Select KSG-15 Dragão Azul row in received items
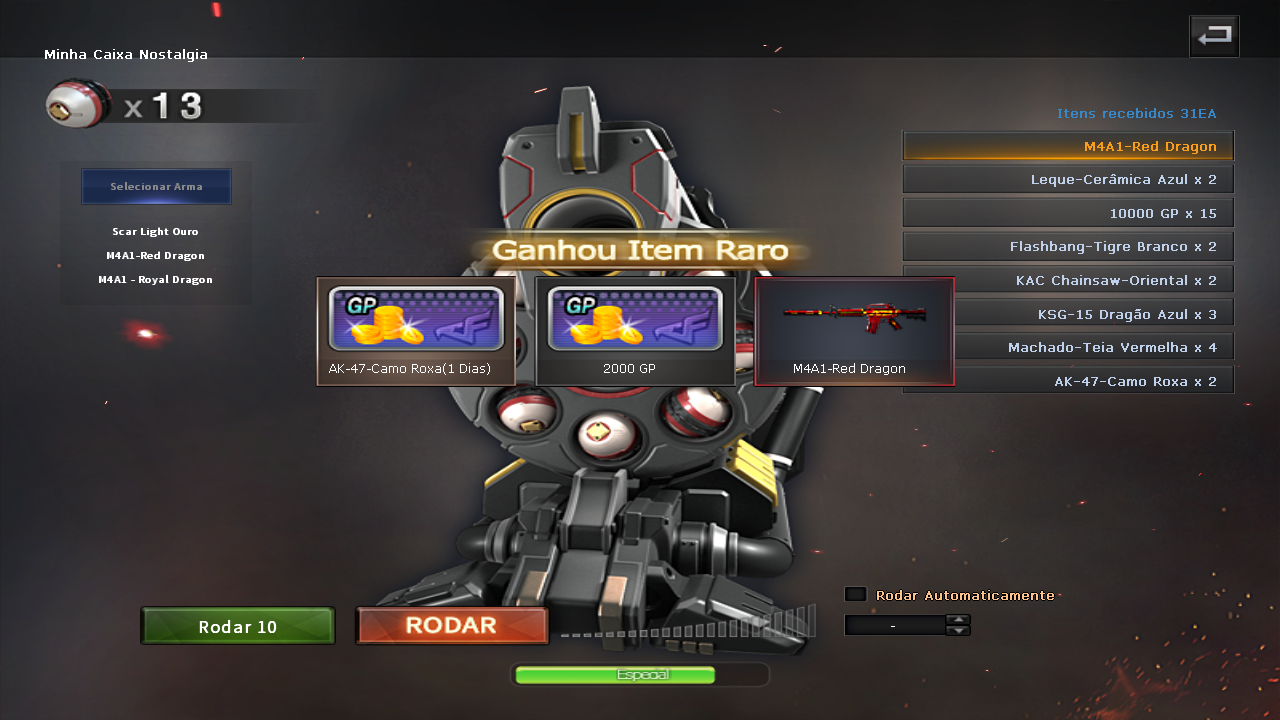1280x720 pixels. tap(1068, 314)
